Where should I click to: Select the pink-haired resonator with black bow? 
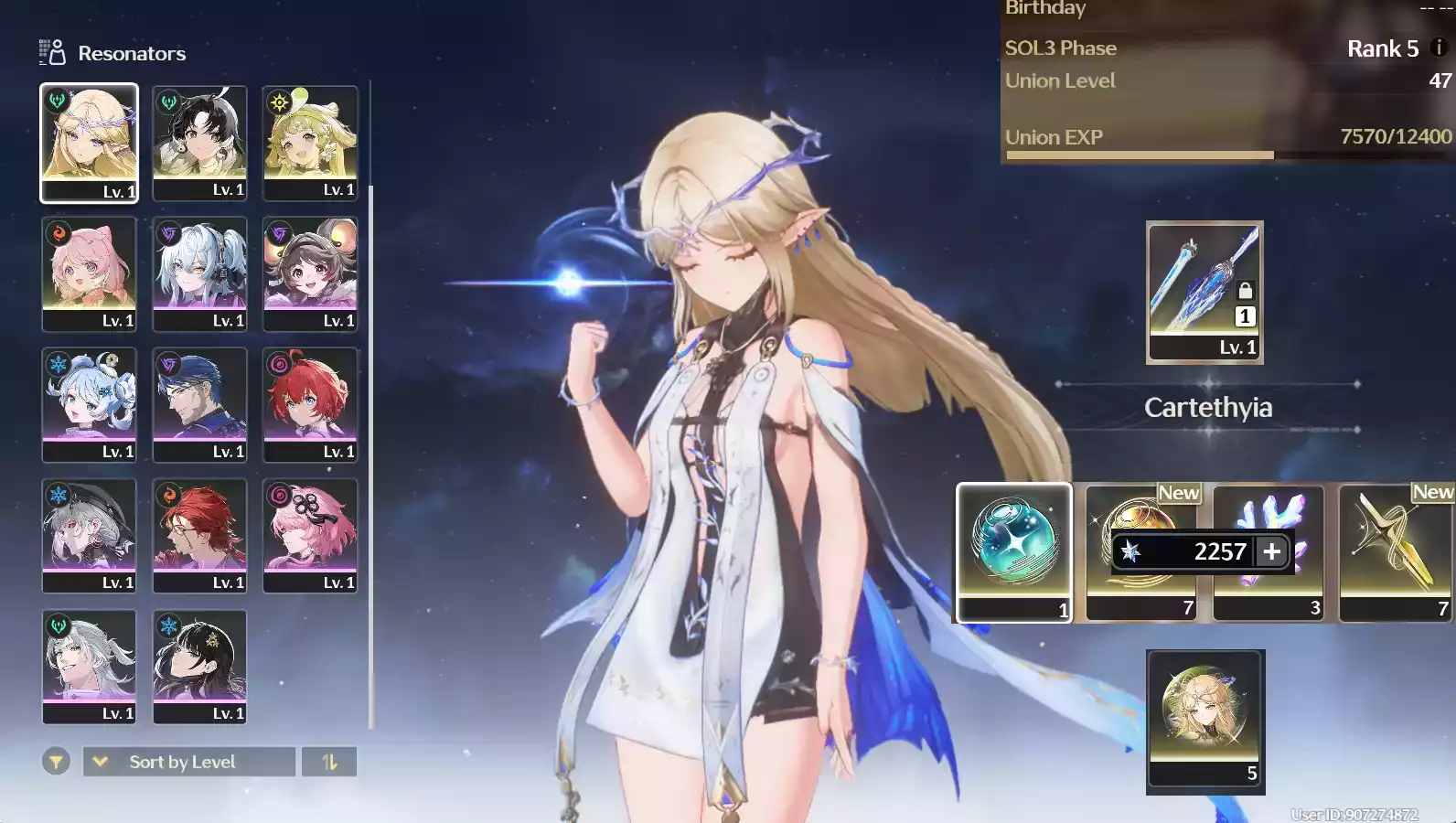(310, 534)
